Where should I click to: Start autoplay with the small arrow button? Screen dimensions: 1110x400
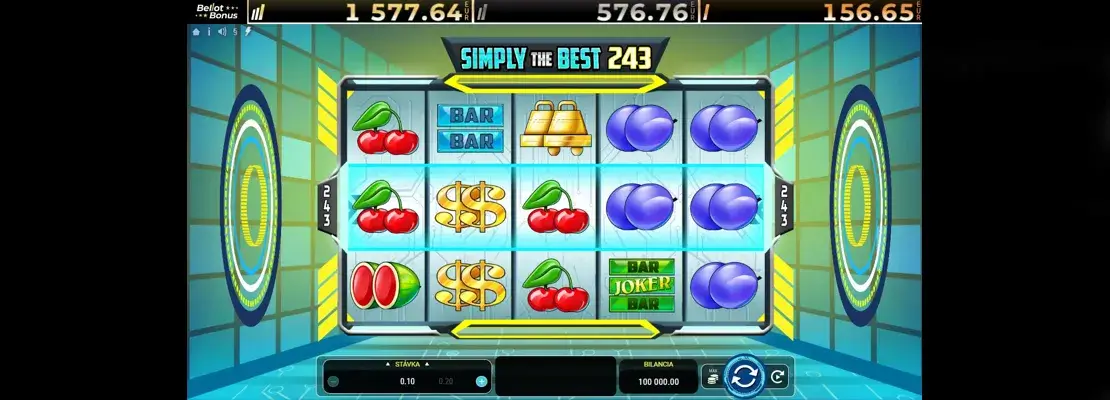point(777,377)
